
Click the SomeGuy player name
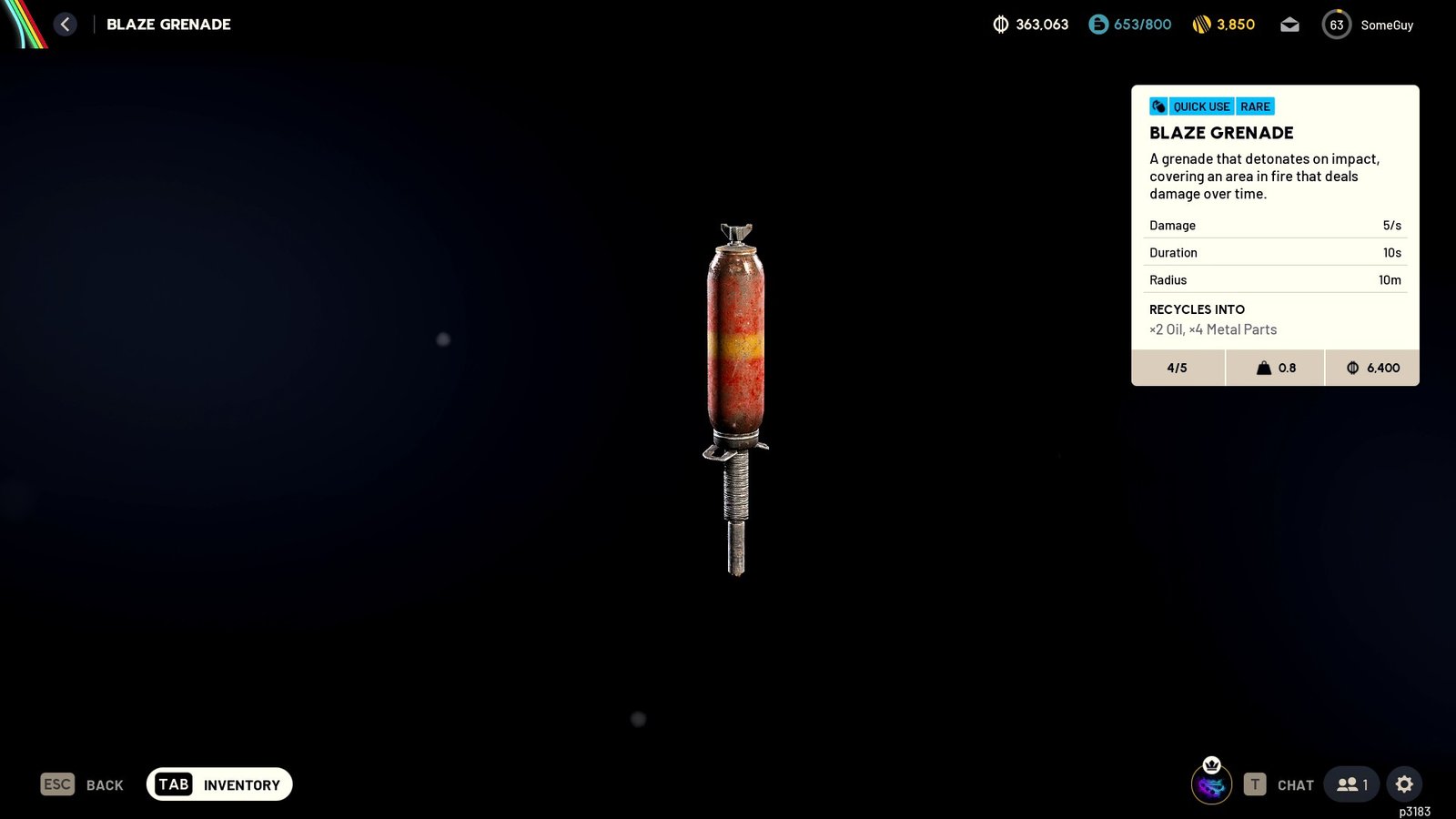[1387, 25]
